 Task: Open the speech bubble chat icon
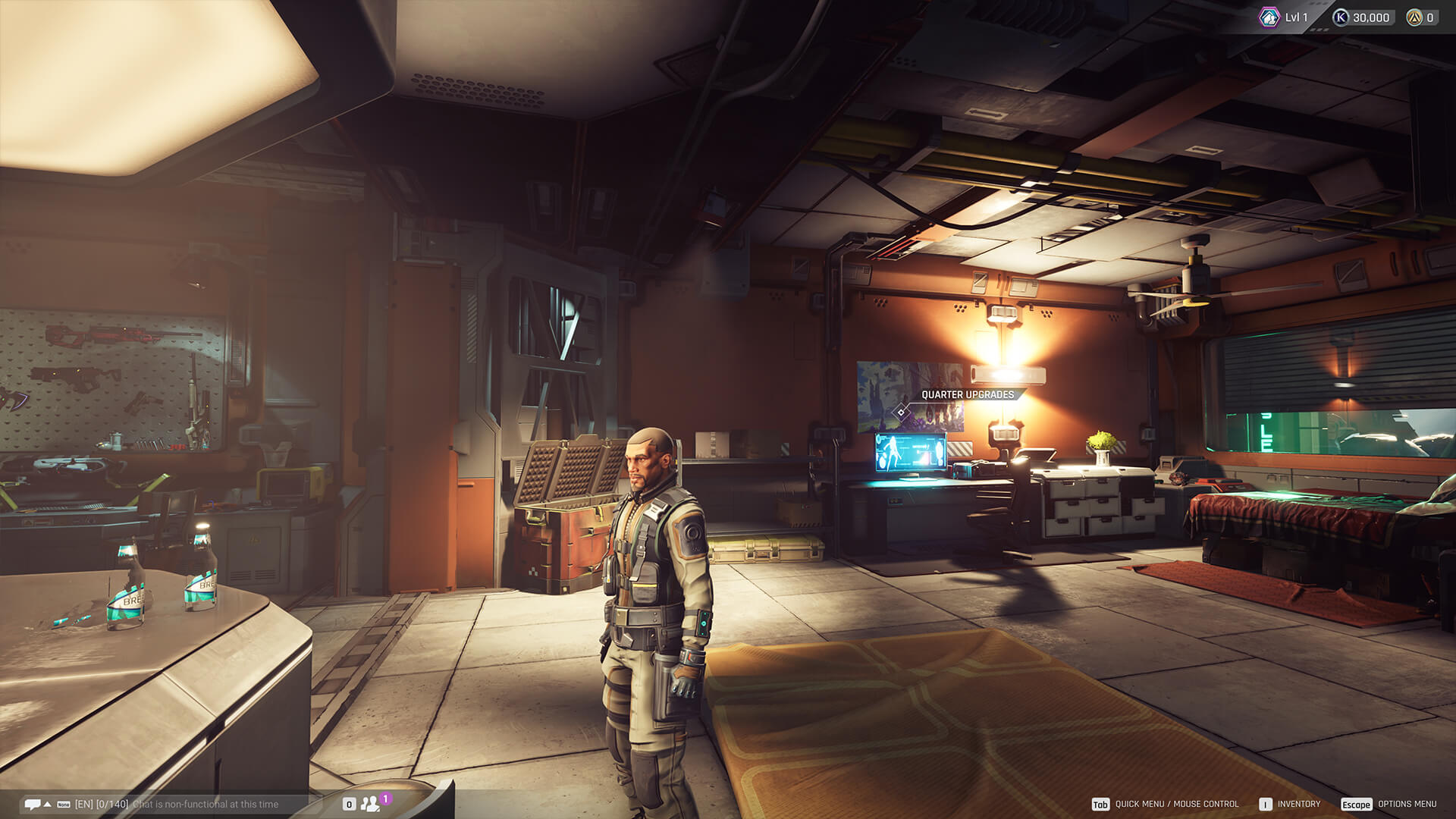[x=32, y=804]
